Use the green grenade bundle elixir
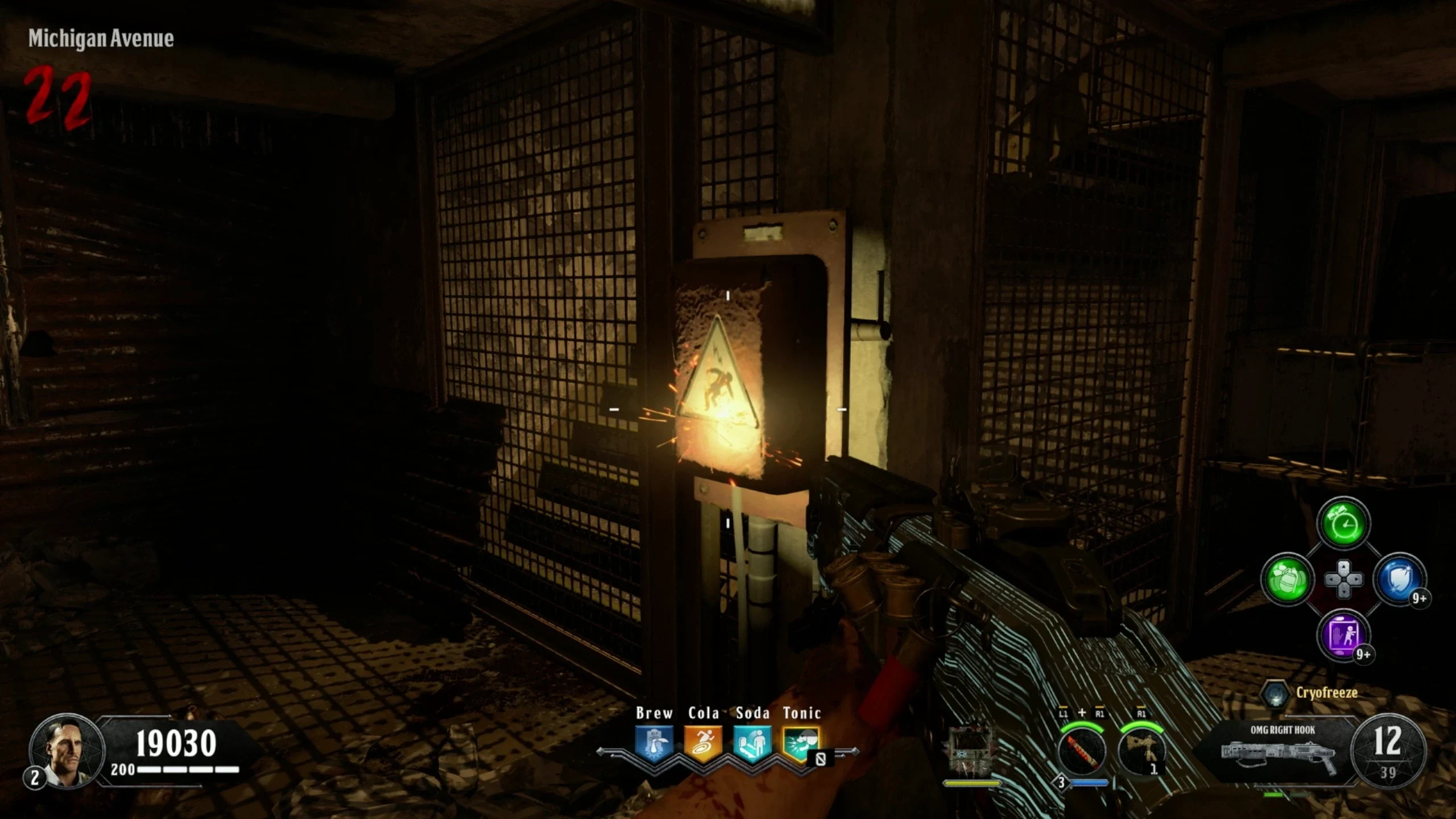The width and height of the screenshot is (1456, 819). tap(1288, 580)
